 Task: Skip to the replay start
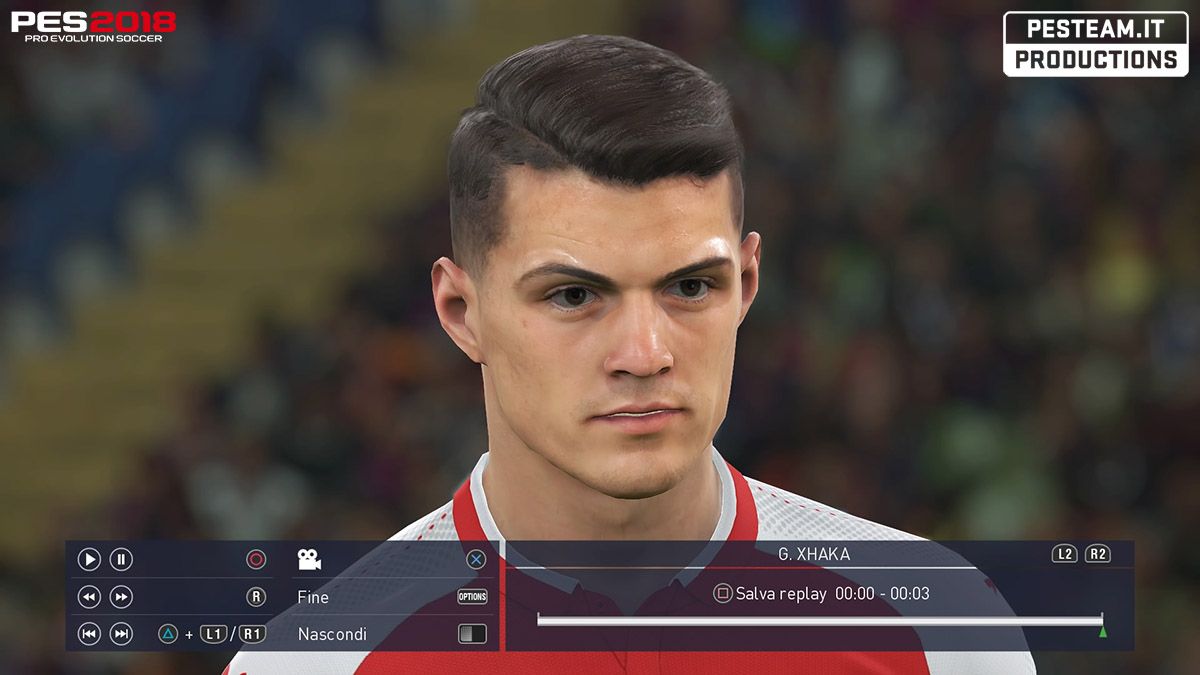tap(89, 634)
